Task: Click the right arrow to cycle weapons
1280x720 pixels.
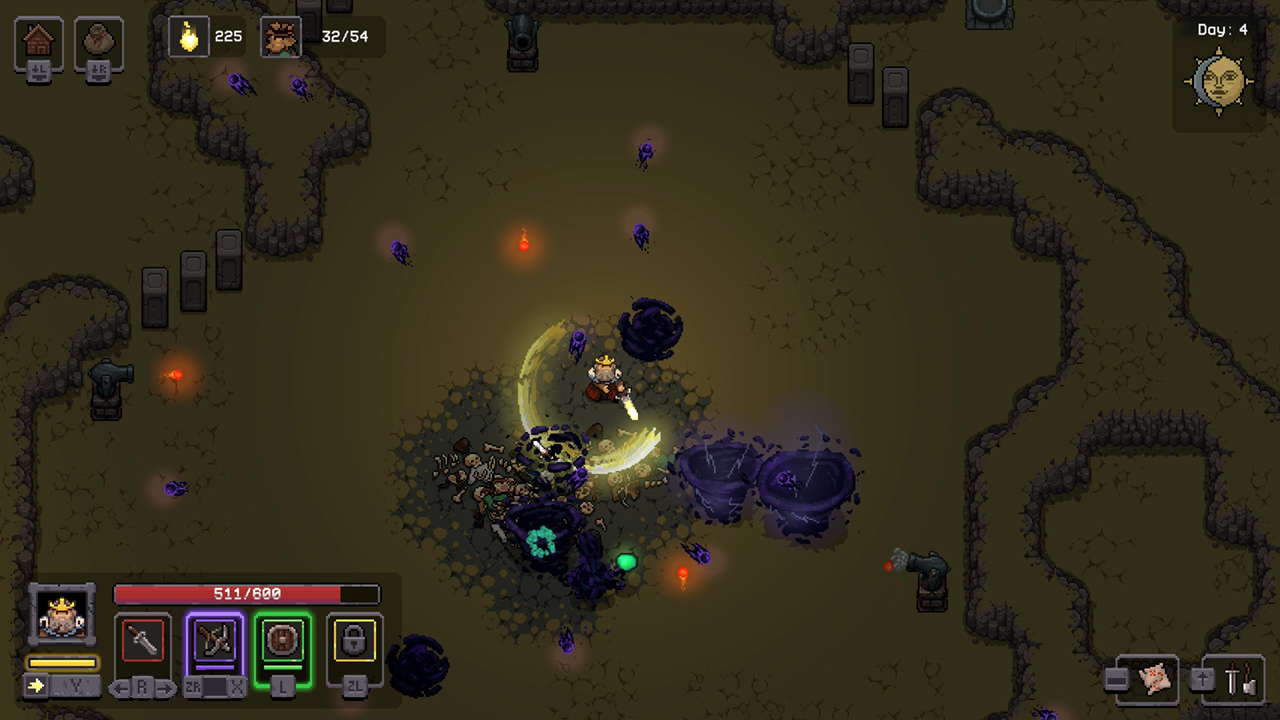Action: tap(166, 687)
